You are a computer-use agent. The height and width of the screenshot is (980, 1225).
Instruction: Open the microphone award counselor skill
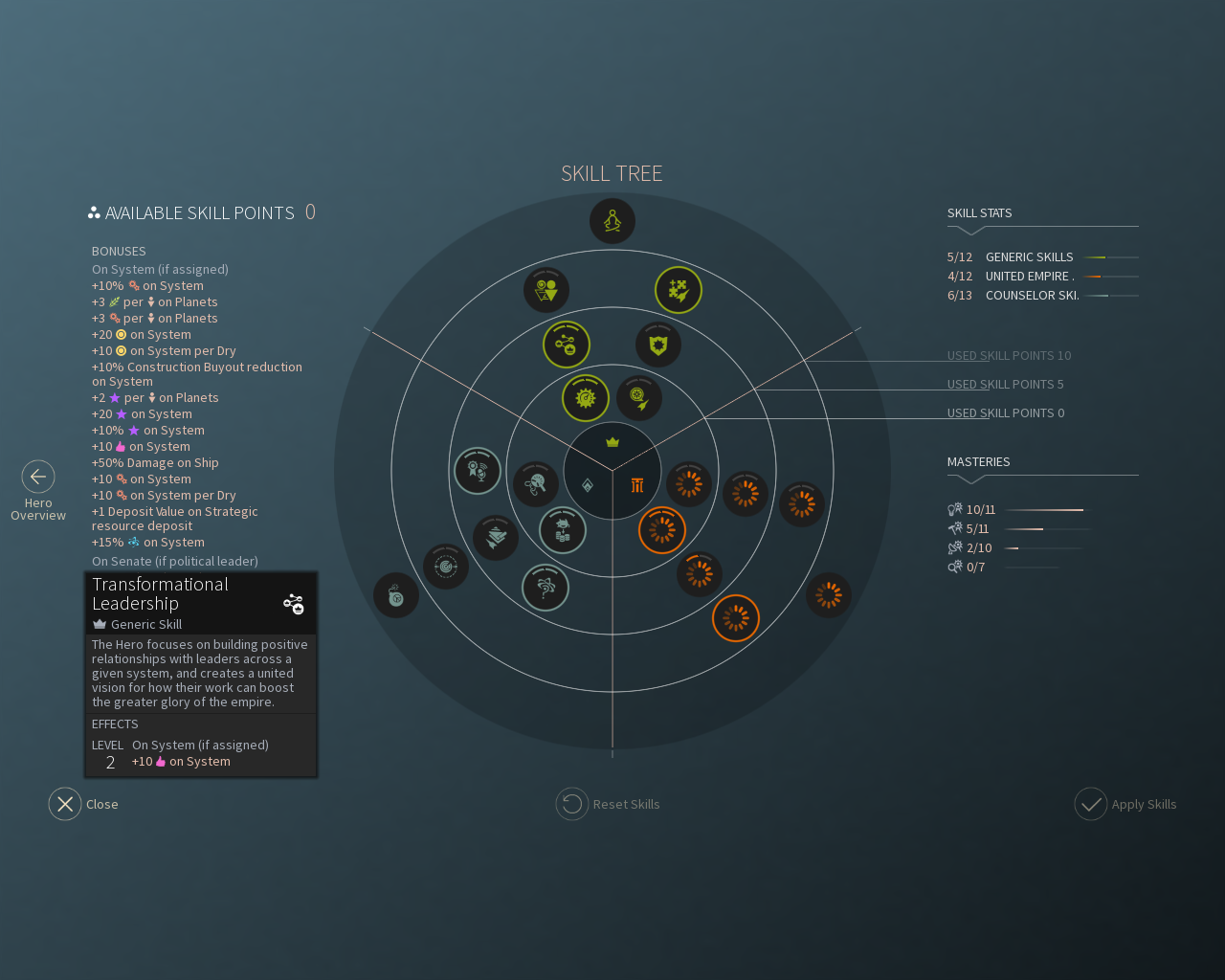click(x=478, y=472)
